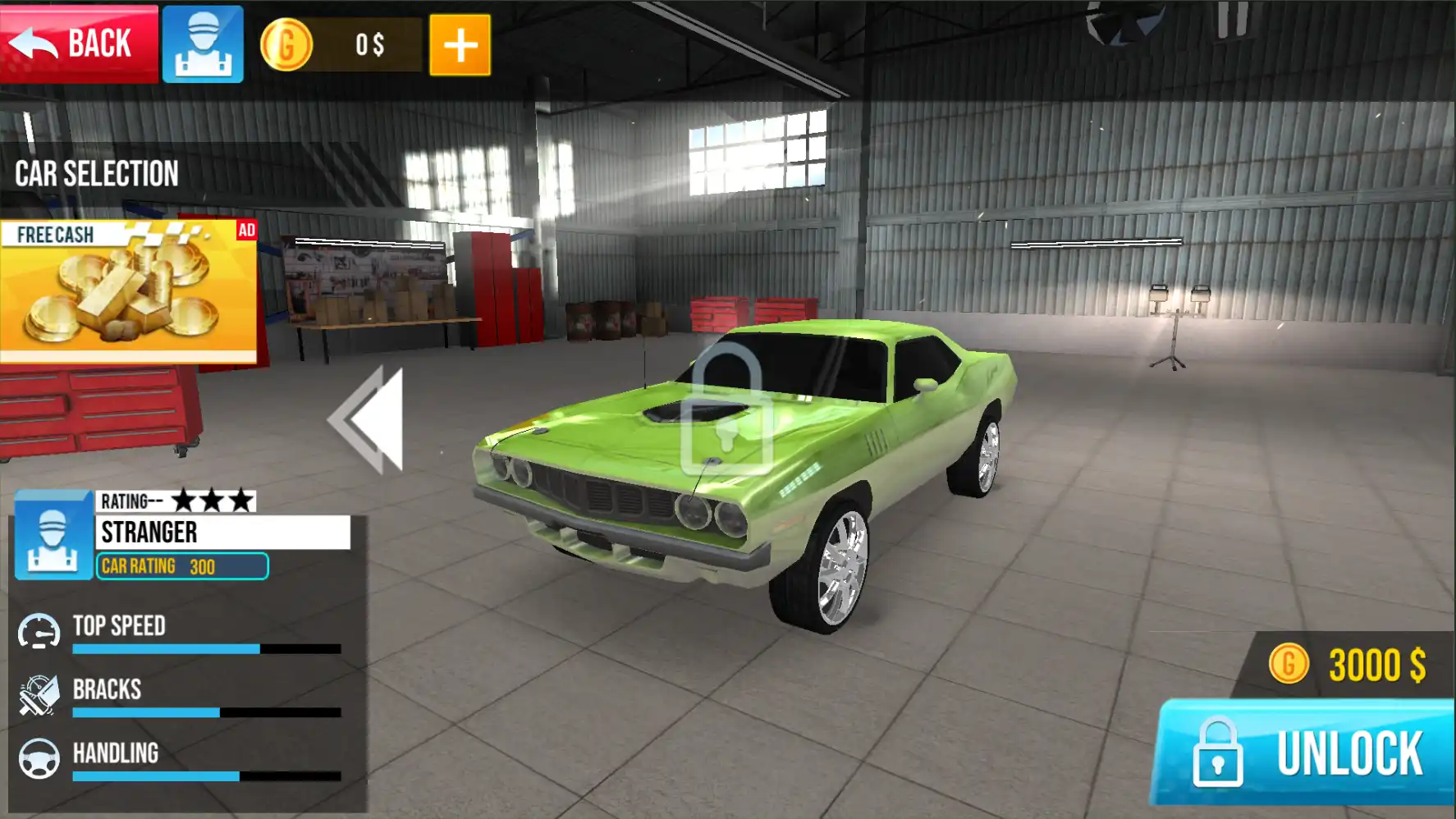Select the driver avatar beside the Stranger name
1456x819 pixels.
[53, 536]
